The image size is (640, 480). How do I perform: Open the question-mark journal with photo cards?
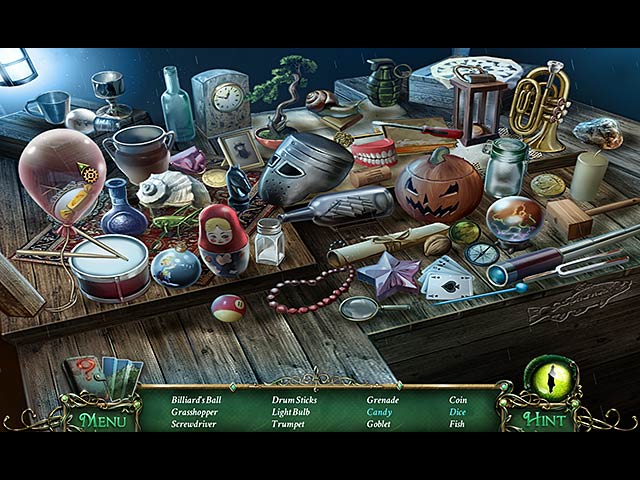pyautogui.click(x=103, y=375)
